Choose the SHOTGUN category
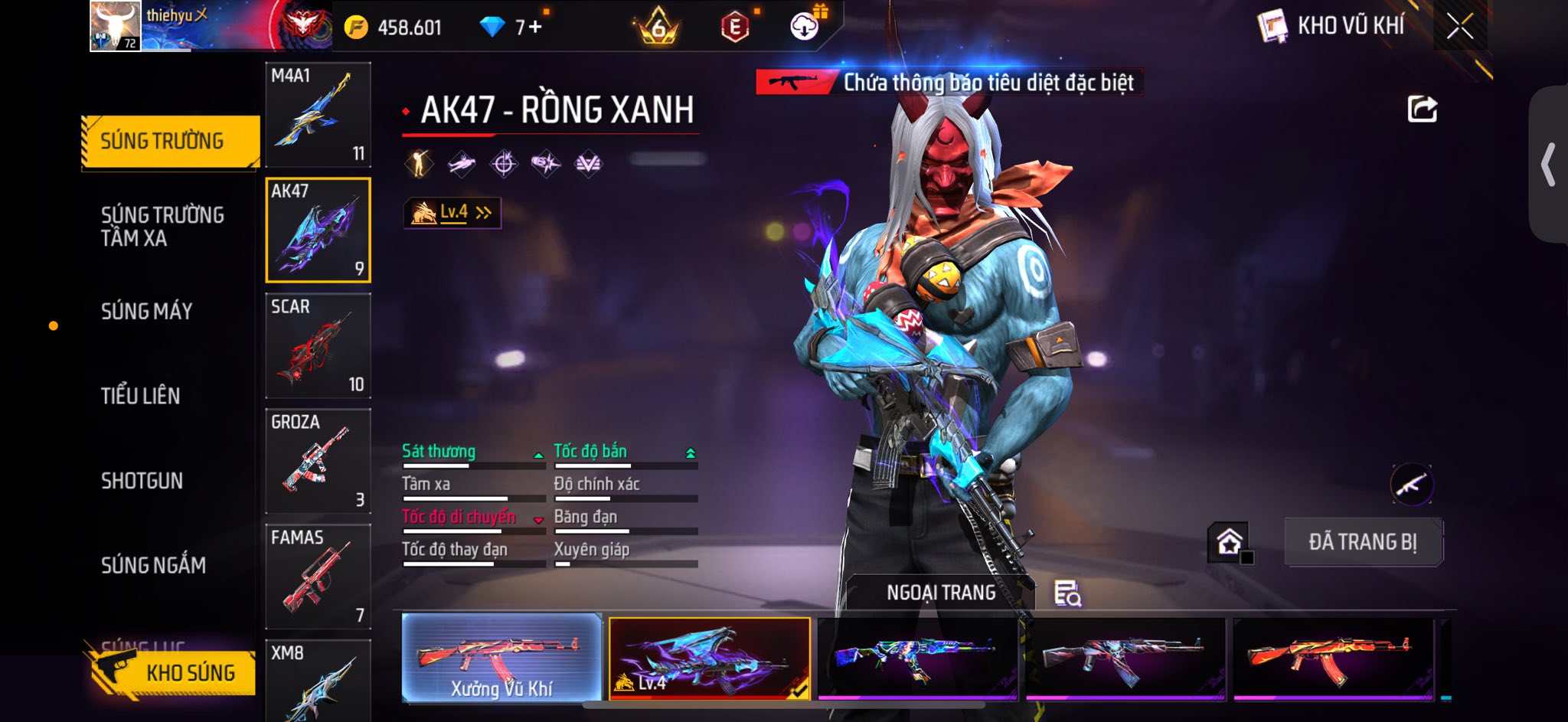Viewport: 1568px width, 722px height. (142, 481)
